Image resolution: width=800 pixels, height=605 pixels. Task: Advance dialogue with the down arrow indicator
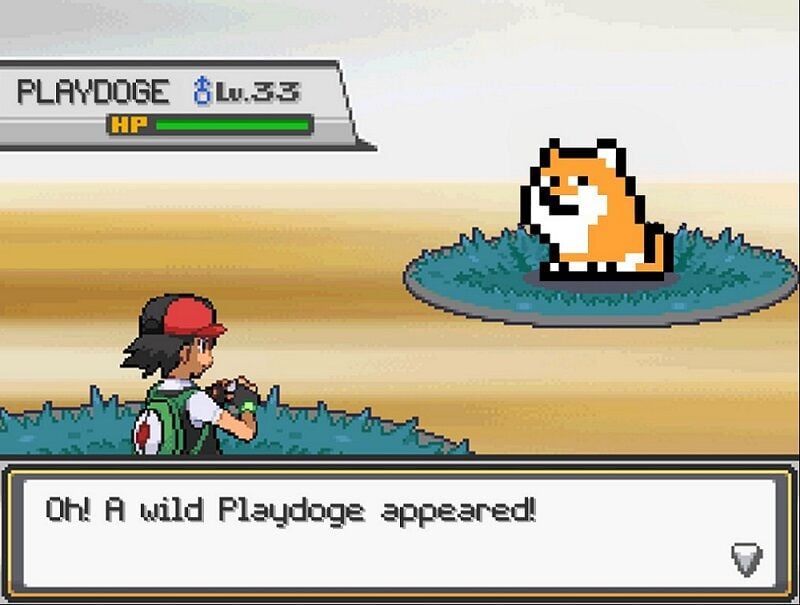pyautogui.click(x=746, y=559)
